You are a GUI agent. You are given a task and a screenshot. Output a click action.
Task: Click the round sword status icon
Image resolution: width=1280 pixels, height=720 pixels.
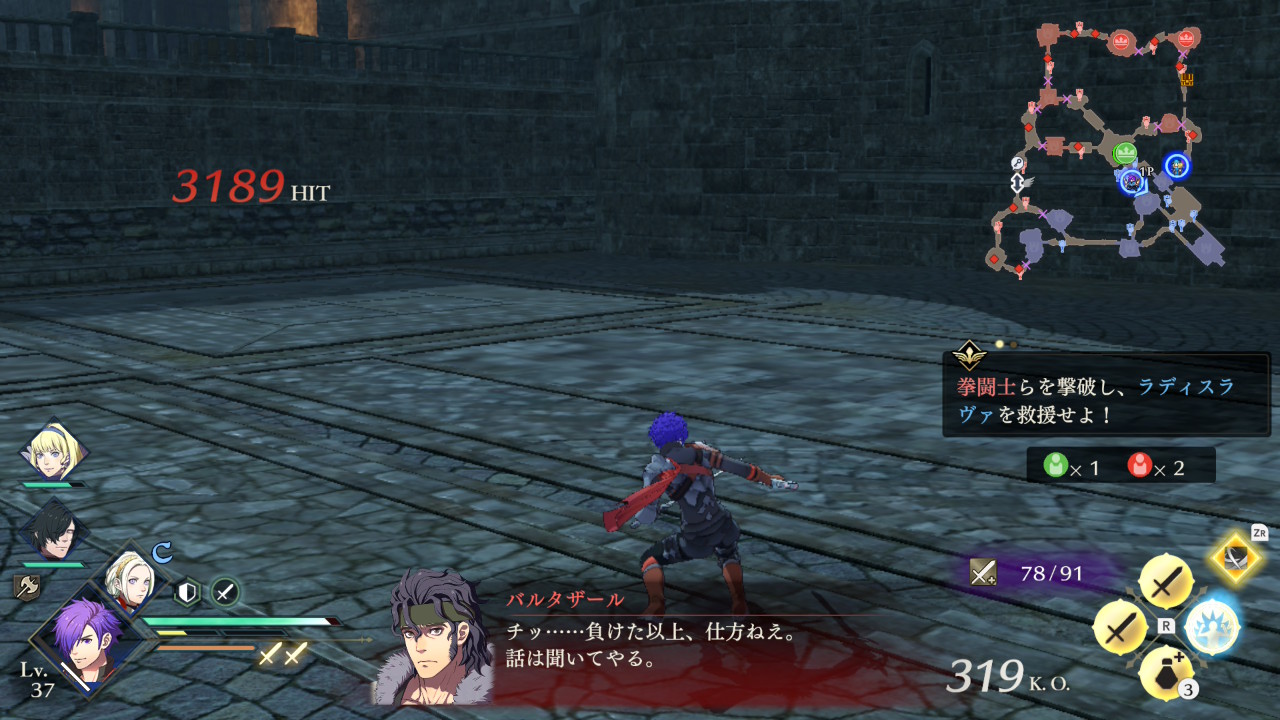point(225,593)
